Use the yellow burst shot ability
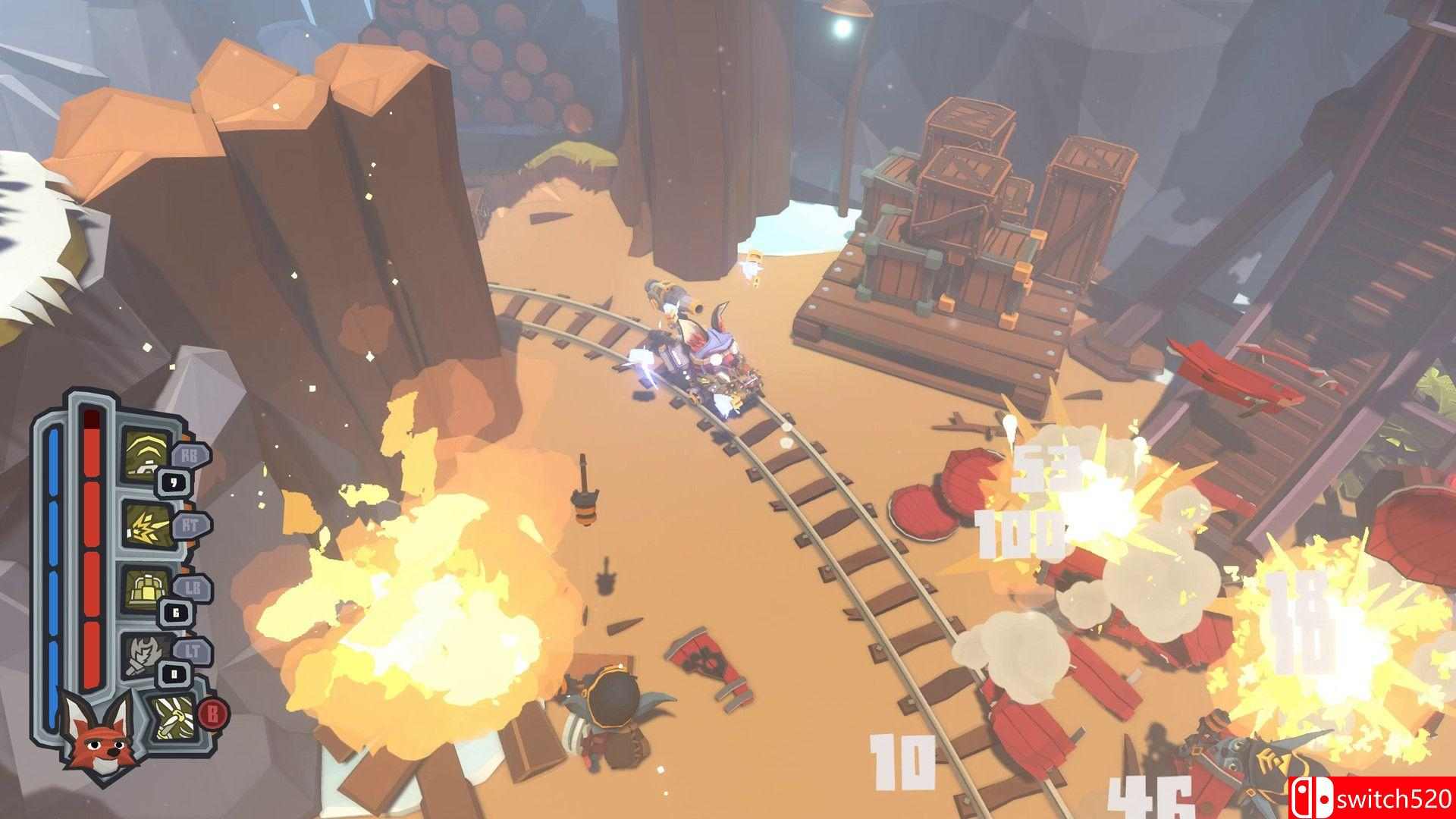The image size is (1456, 819). point(147,524)
